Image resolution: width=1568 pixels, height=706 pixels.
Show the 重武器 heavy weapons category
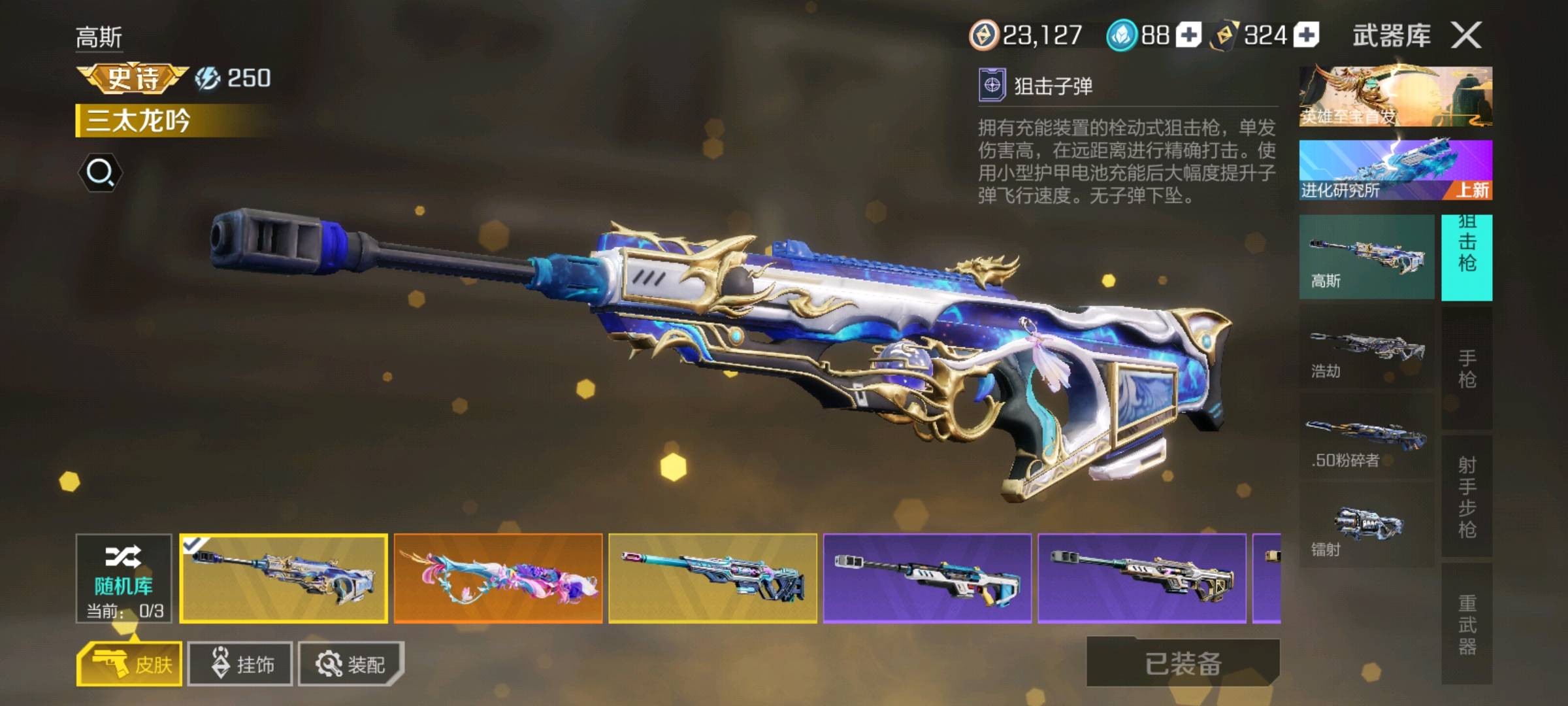pyautogui.click(x=1467, y=624)
